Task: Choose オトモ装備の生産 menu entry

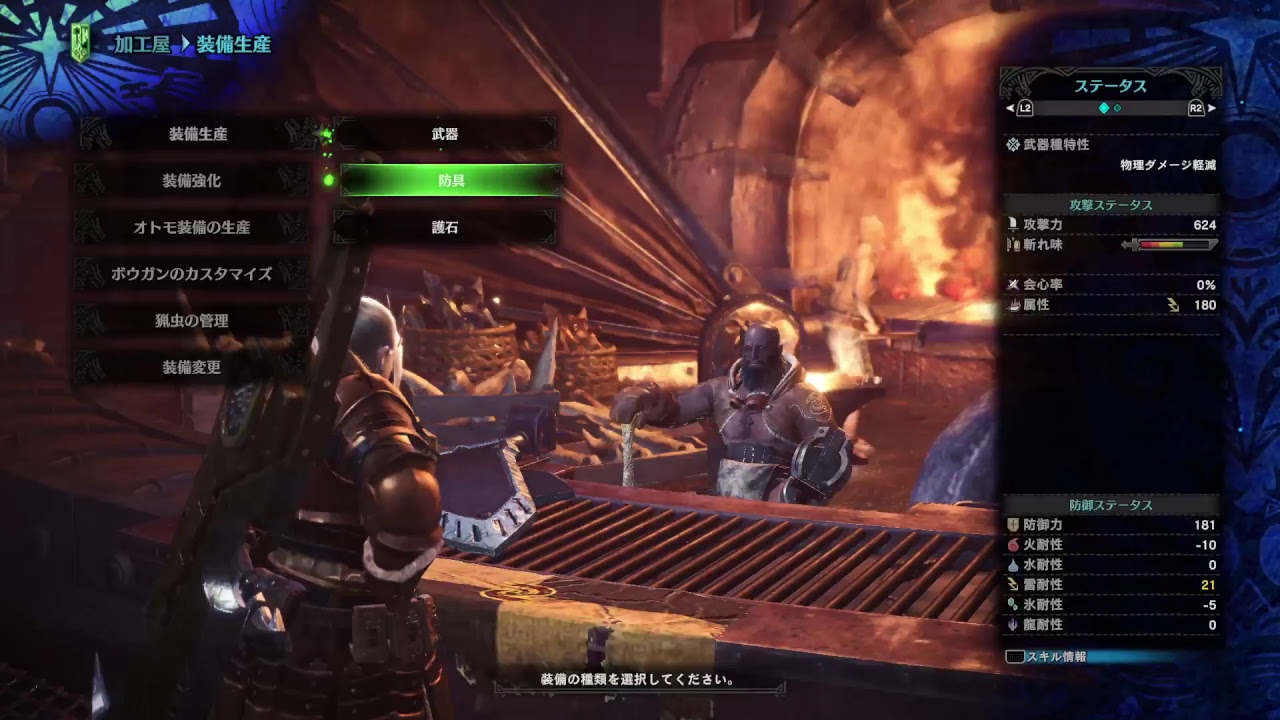Action: [x=191, y=227]
